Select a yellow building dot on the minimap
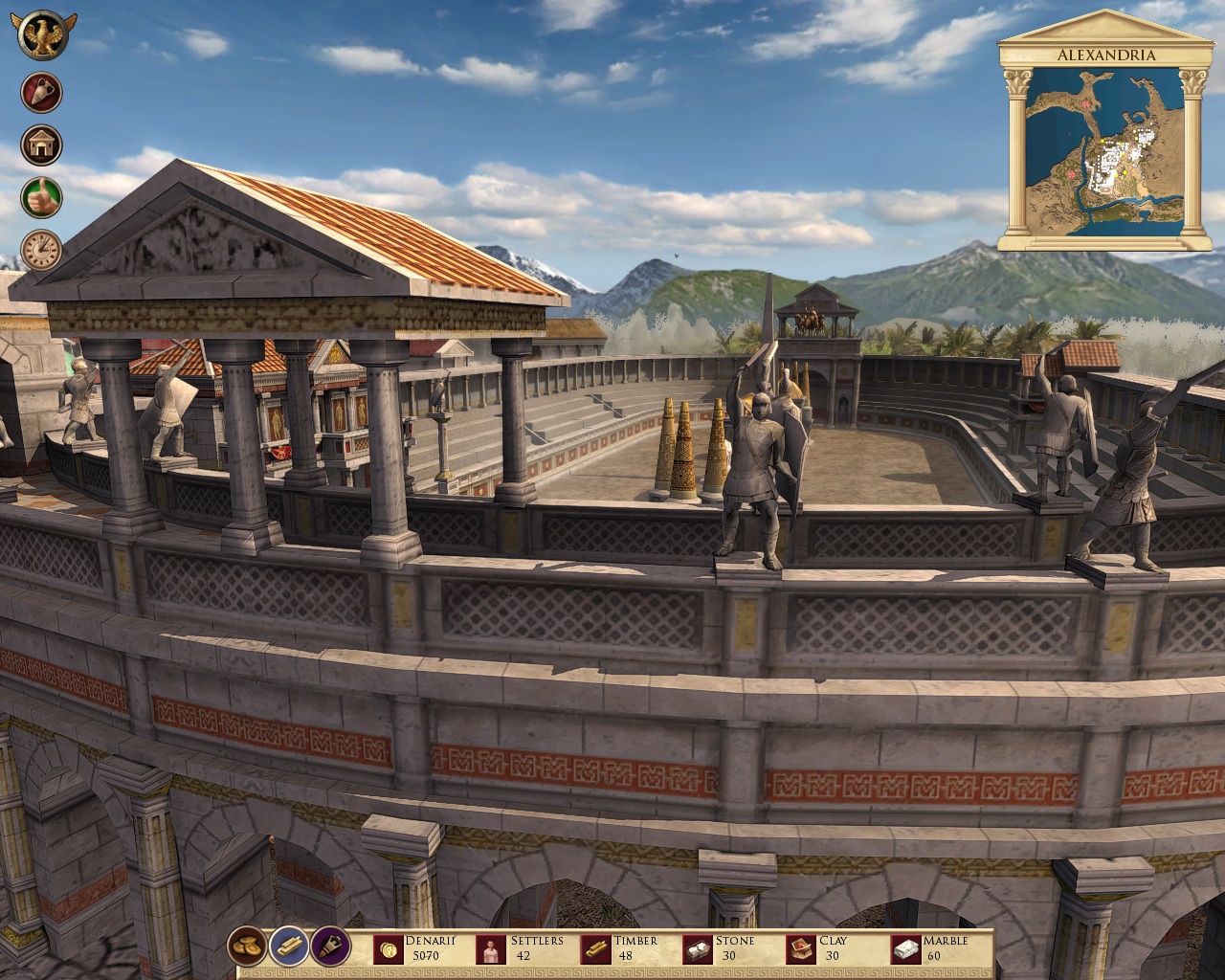 pos(1102,140)
